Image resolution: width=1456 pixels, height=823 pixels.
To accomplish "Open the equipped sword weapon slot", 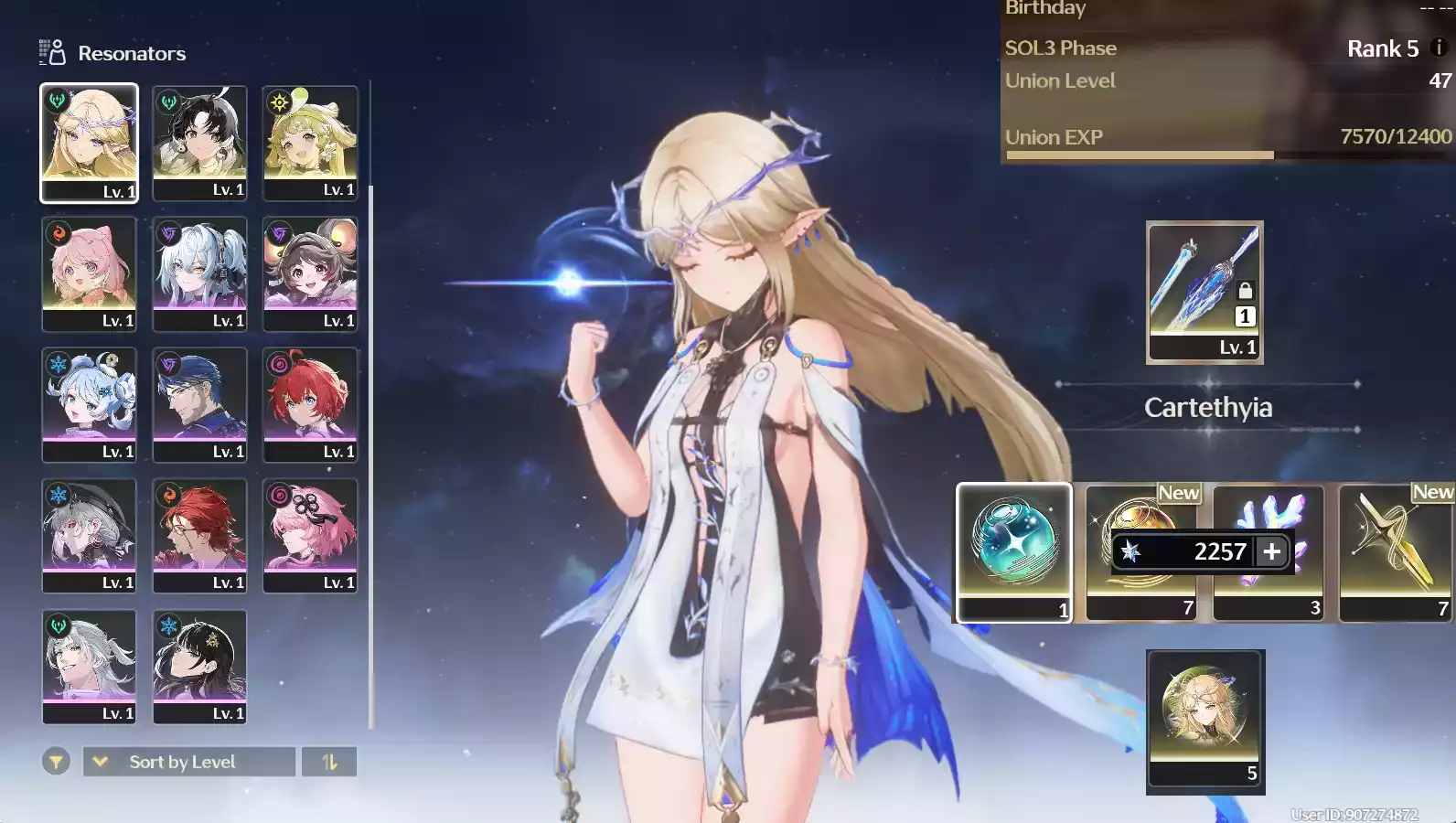I will [x=1204, y=292].
